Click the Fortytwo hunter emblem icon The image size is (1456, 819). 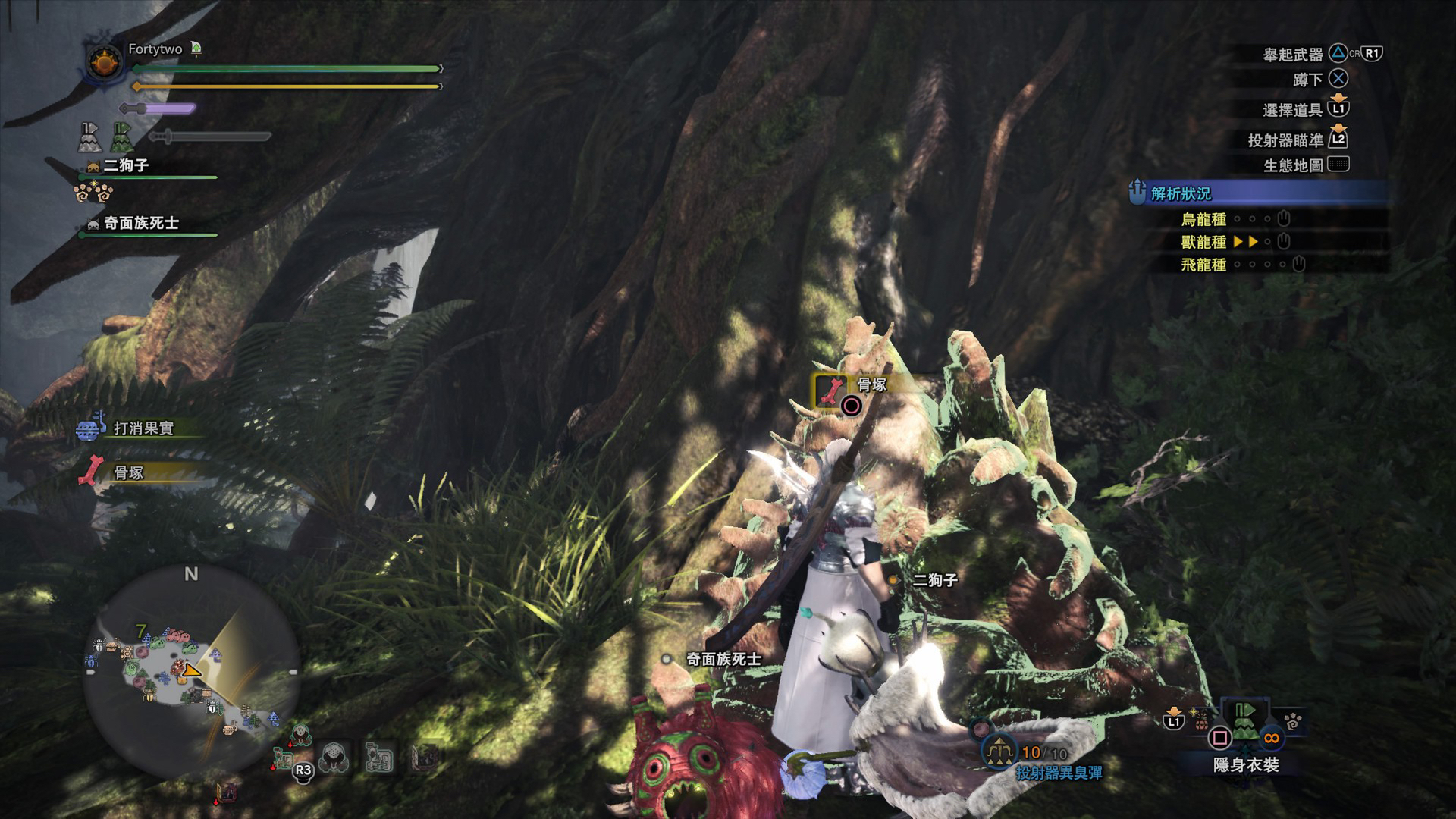coord(103,63)
